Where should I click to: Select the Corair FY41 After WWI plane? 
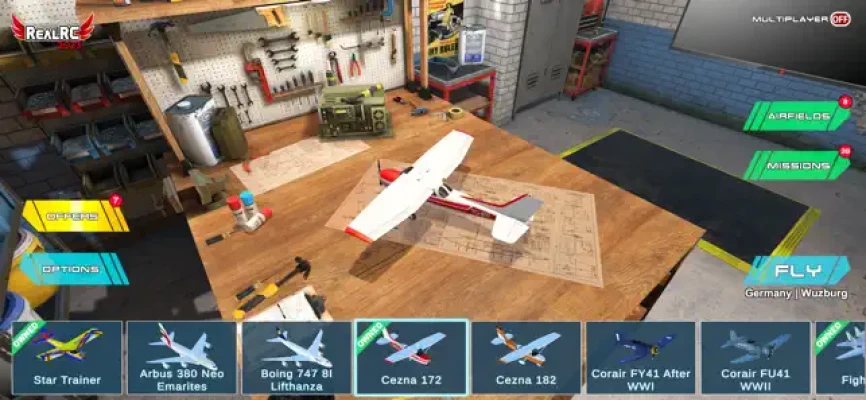pos(641,357)
